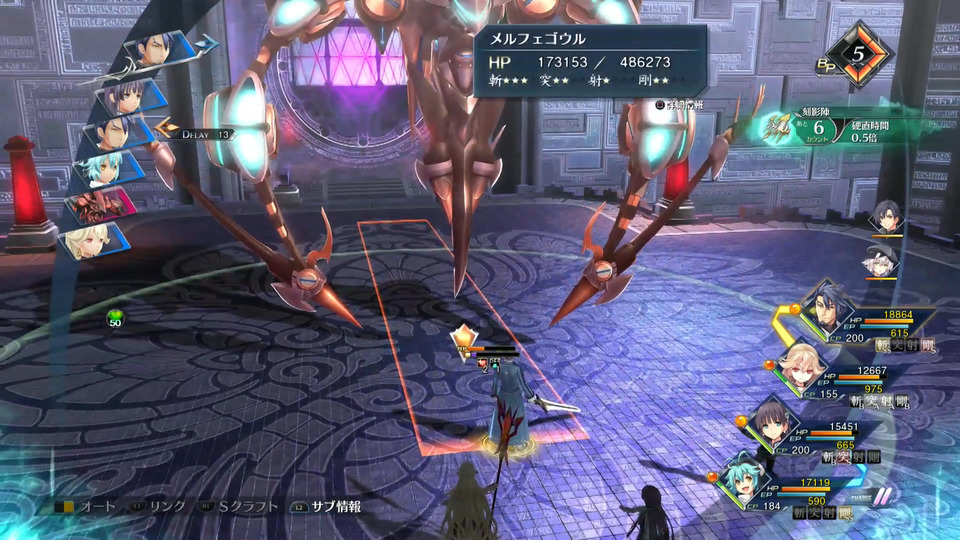Open the リンク link command

pos(159,507)
